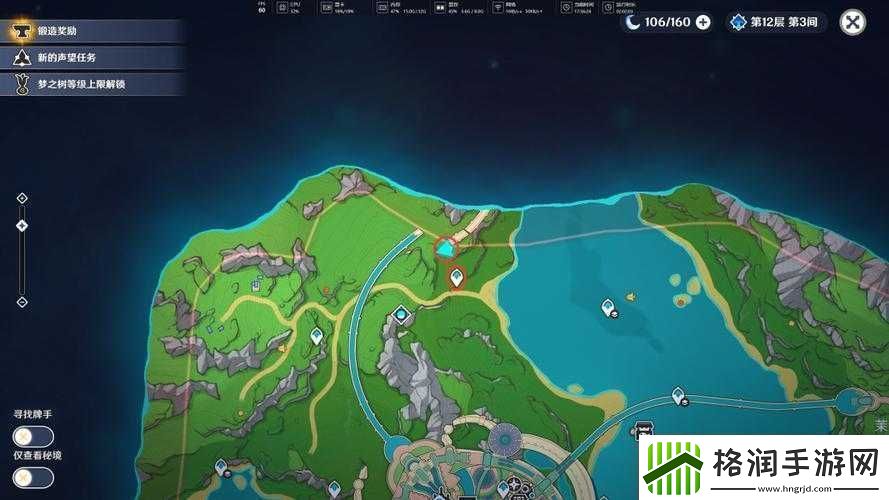
Task: Select the cyan diamond player location marker
Action: (445, 248)
